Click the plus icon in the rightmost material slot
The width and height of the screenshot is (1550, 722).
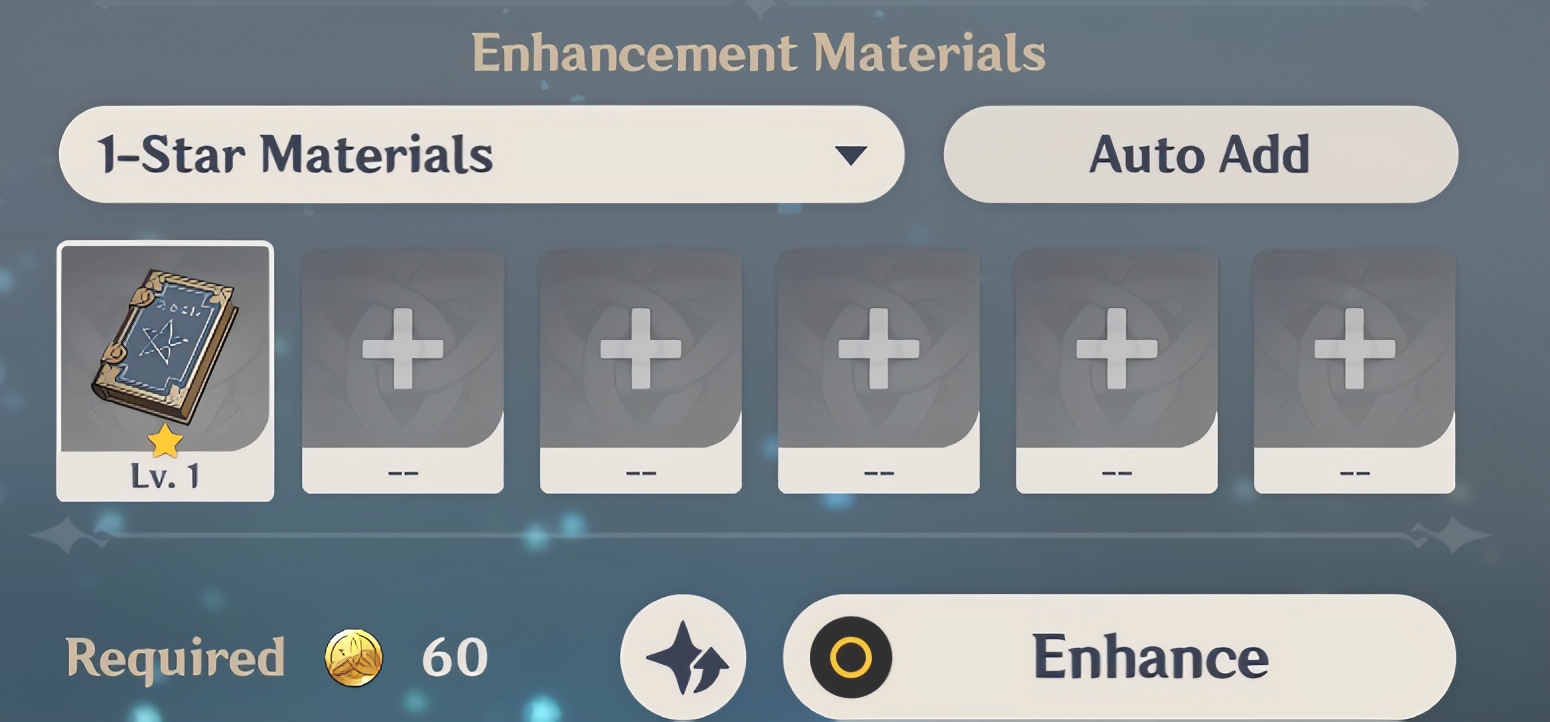click(1353, 349)
